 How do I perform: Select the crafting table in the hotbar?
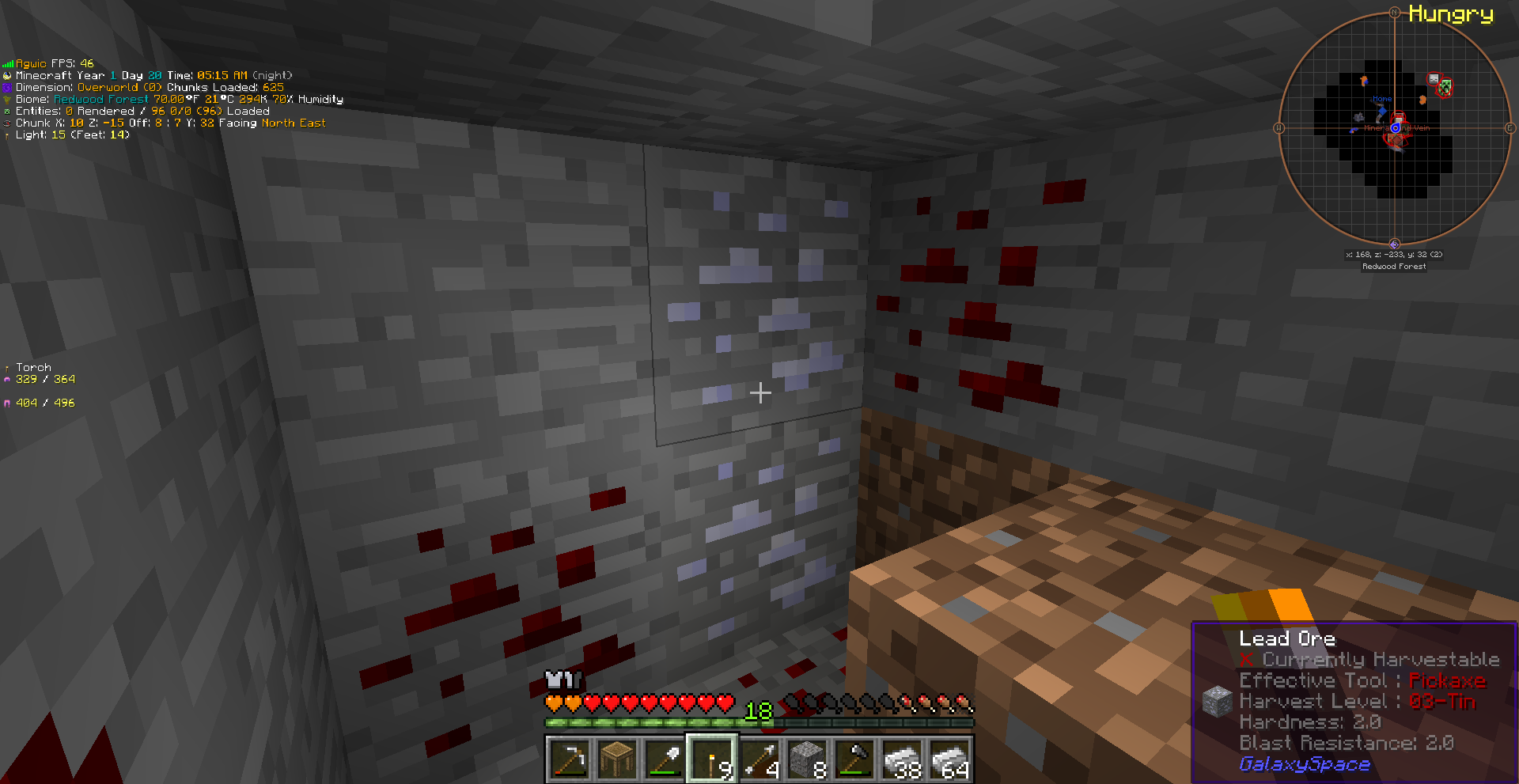point(617,760)
